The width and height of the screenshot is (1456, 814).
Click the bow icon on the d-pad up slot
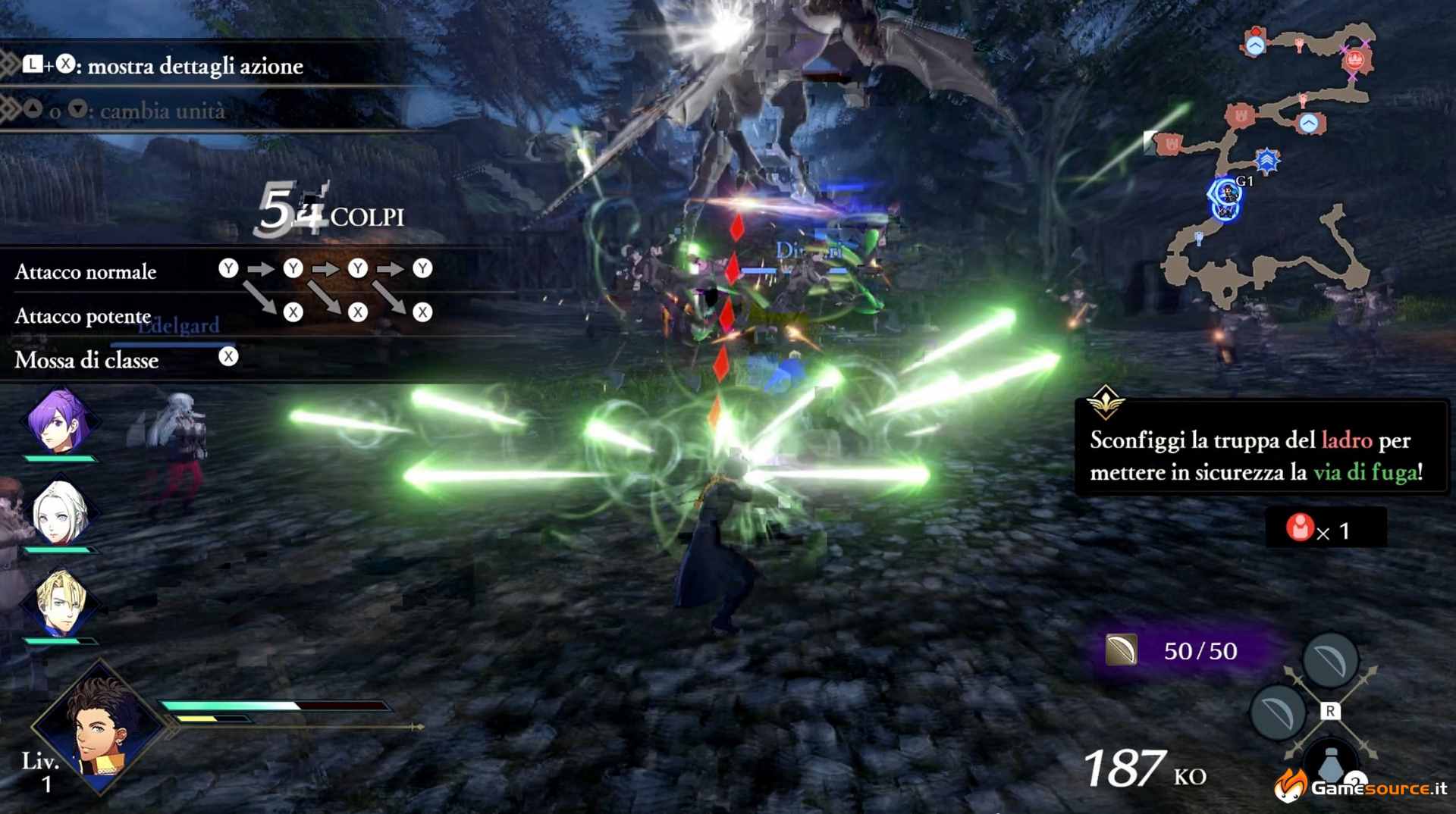pyautogui.click(x=1331, y=658)
